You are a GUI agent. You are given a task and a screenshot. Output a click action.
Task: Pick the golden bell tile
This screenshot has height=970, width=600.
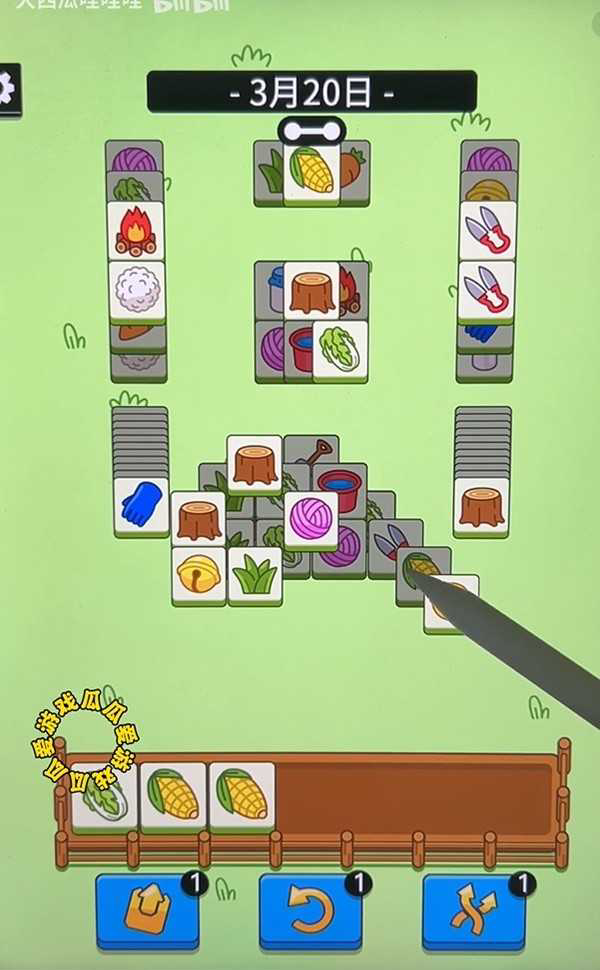[x=198, y=575]
